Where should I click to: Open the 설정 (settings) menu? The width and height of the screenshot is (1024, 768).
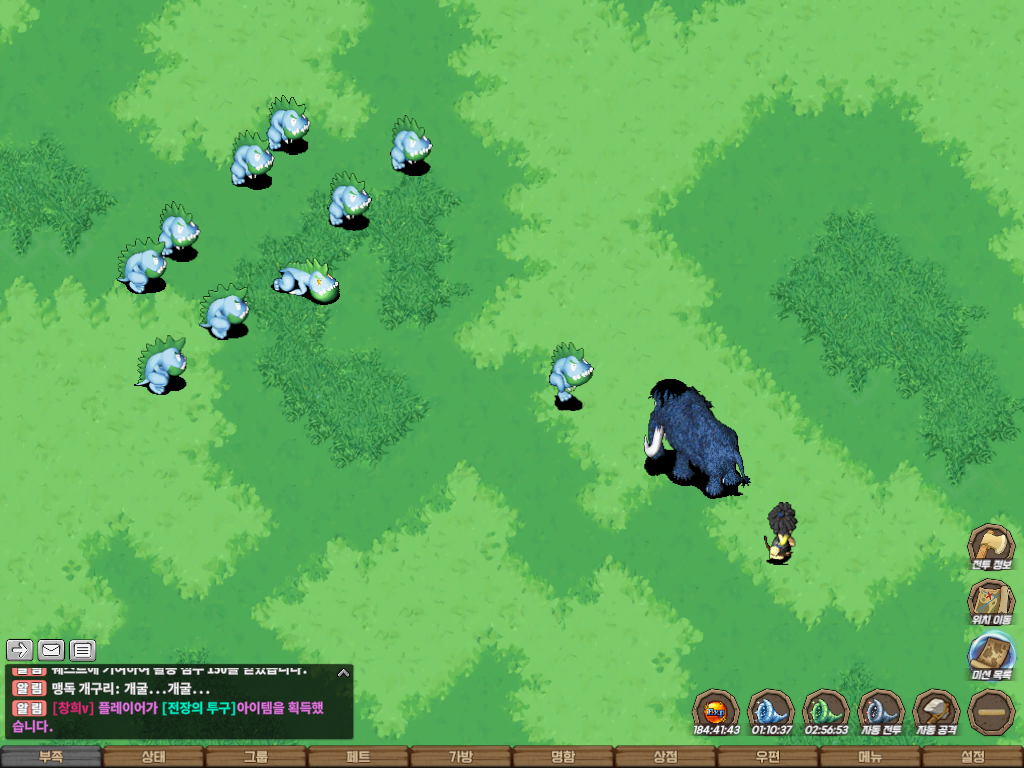[972, 757]
